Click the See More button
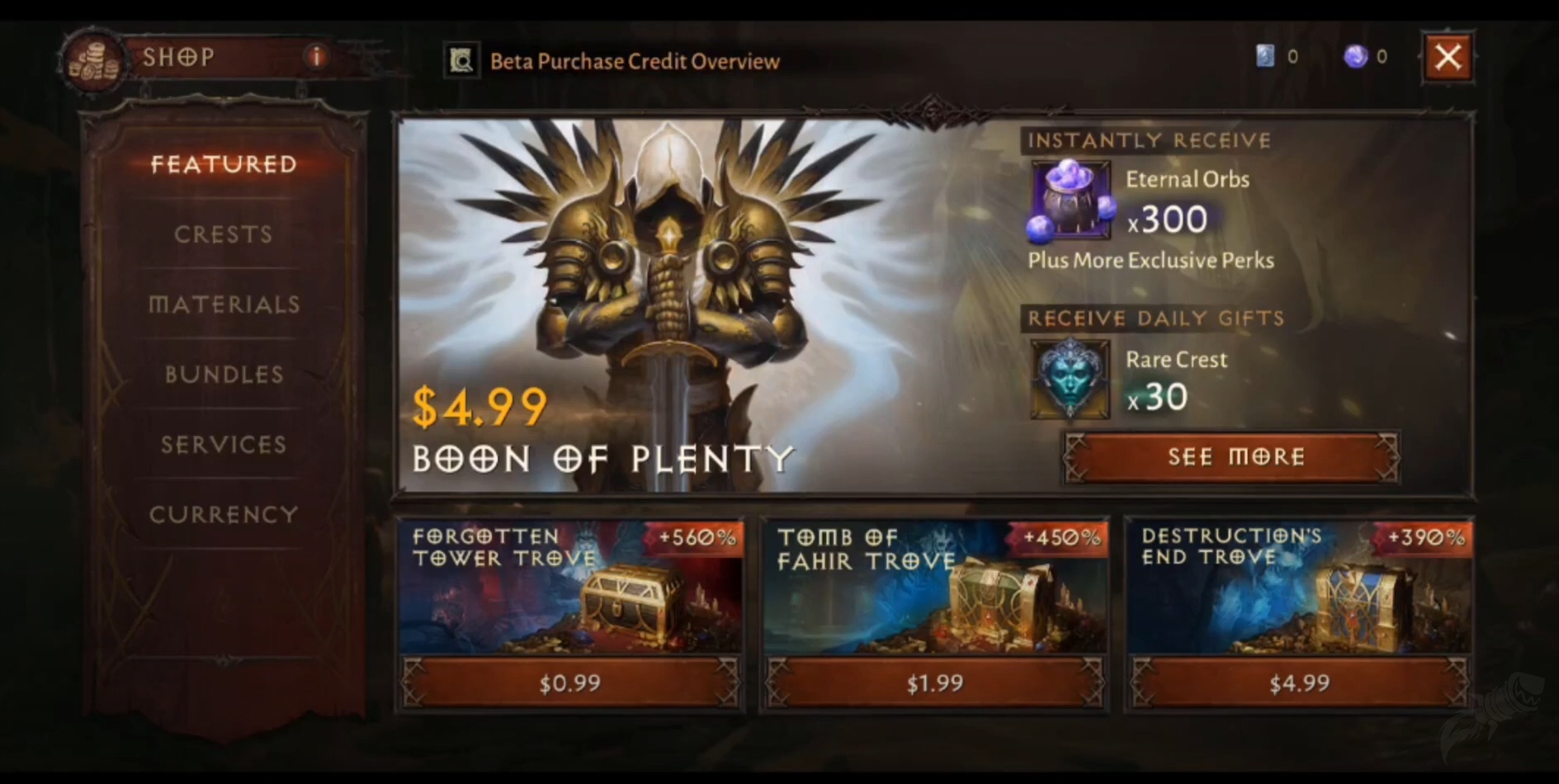This screenshot has height=784, width=1559. click(x=1230, y=457)
